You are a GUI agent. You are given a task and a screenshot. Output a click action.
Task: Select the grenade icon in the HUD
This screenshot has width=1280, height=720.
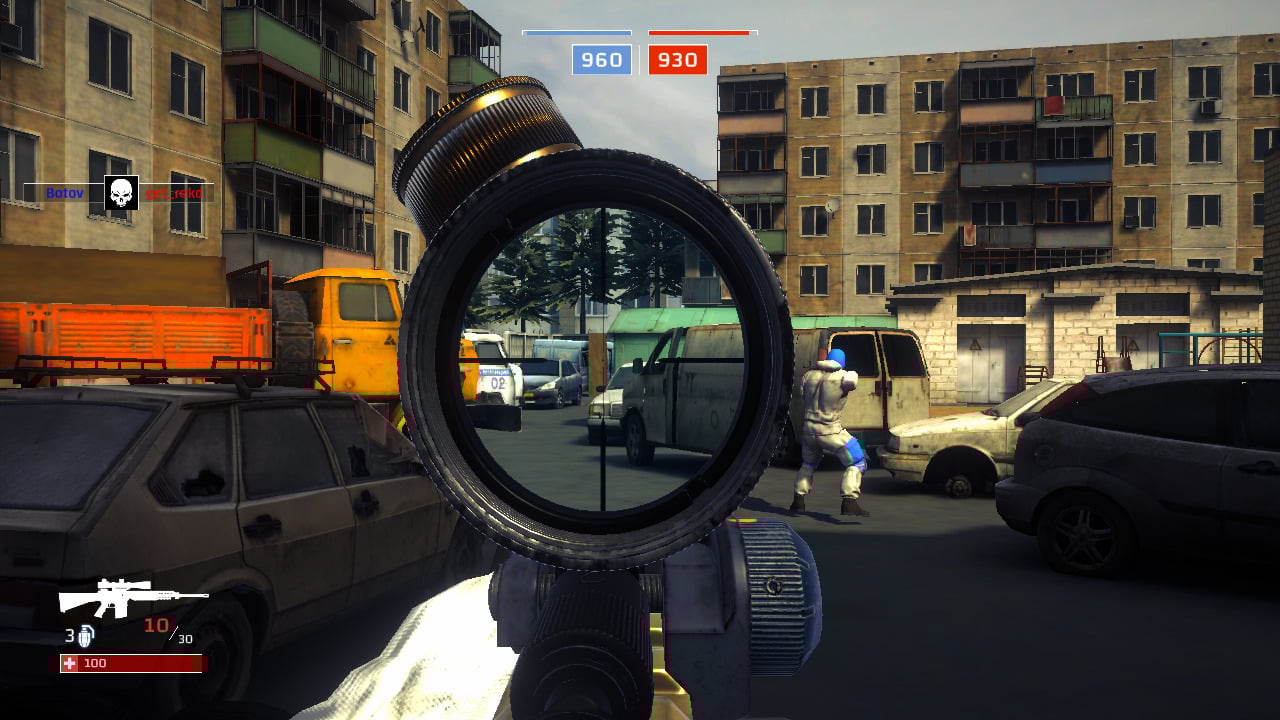pos(86,636)
